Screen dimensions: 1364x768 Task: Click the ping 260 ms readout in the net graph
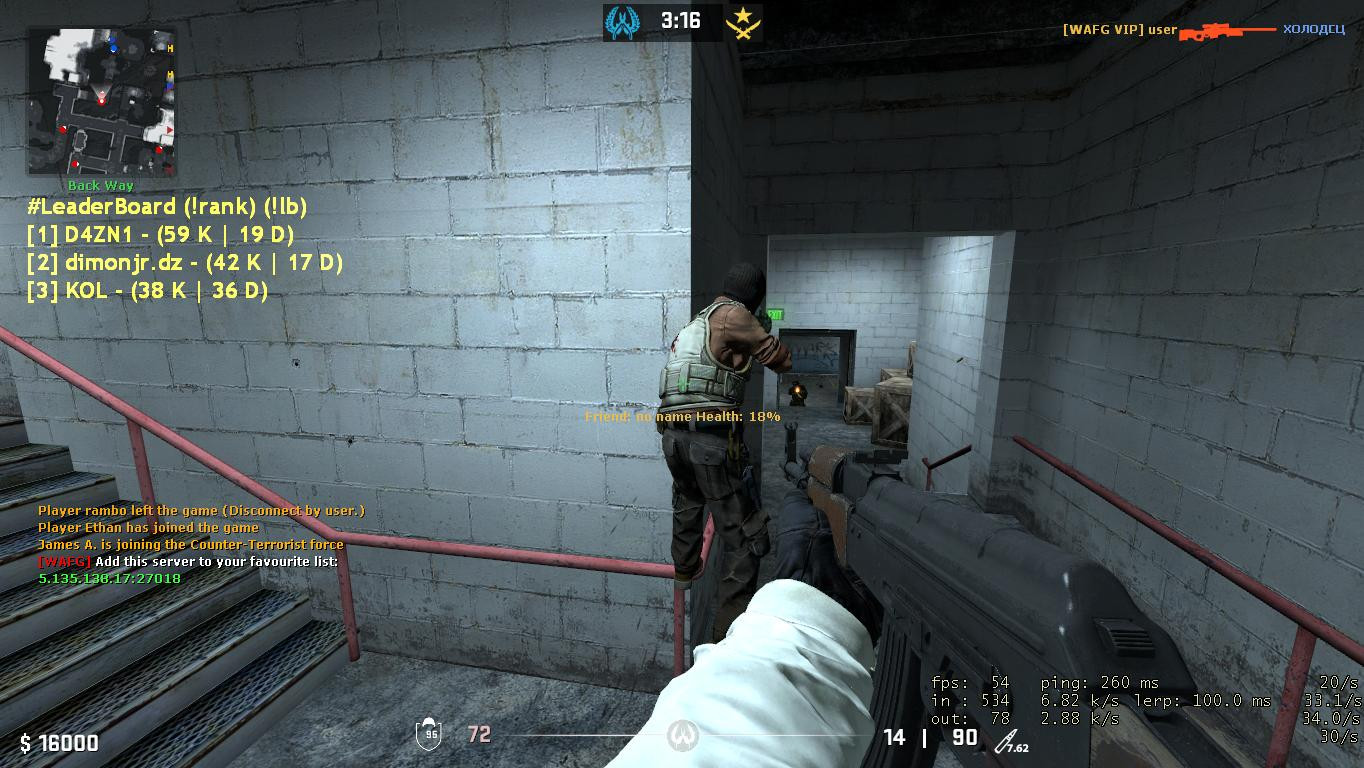click(1101, 682)
